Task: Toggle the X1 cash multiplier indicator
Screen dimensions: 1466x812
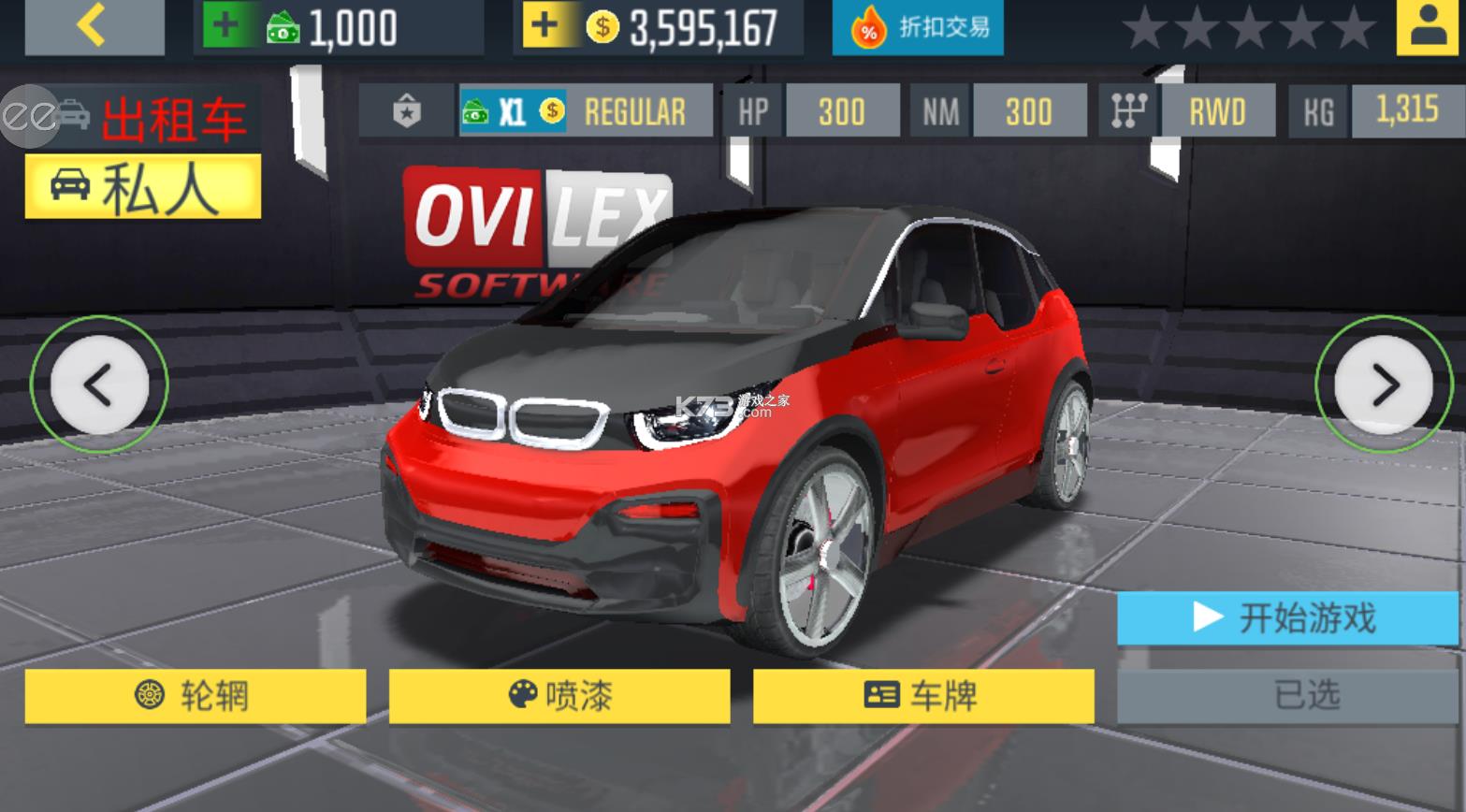Action: point(515,111)
